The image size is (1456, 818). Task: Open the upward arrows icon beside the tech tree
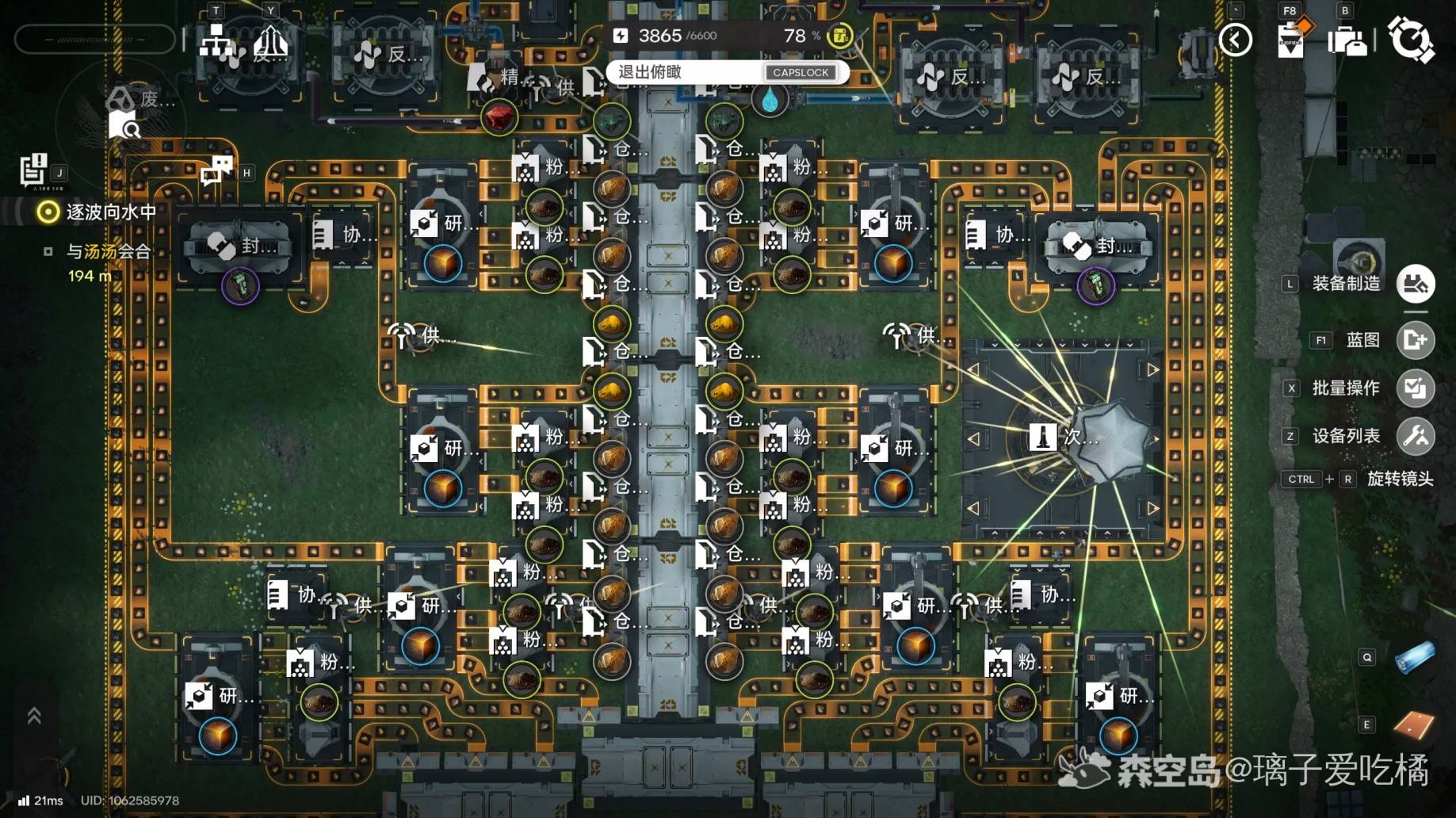271,42
